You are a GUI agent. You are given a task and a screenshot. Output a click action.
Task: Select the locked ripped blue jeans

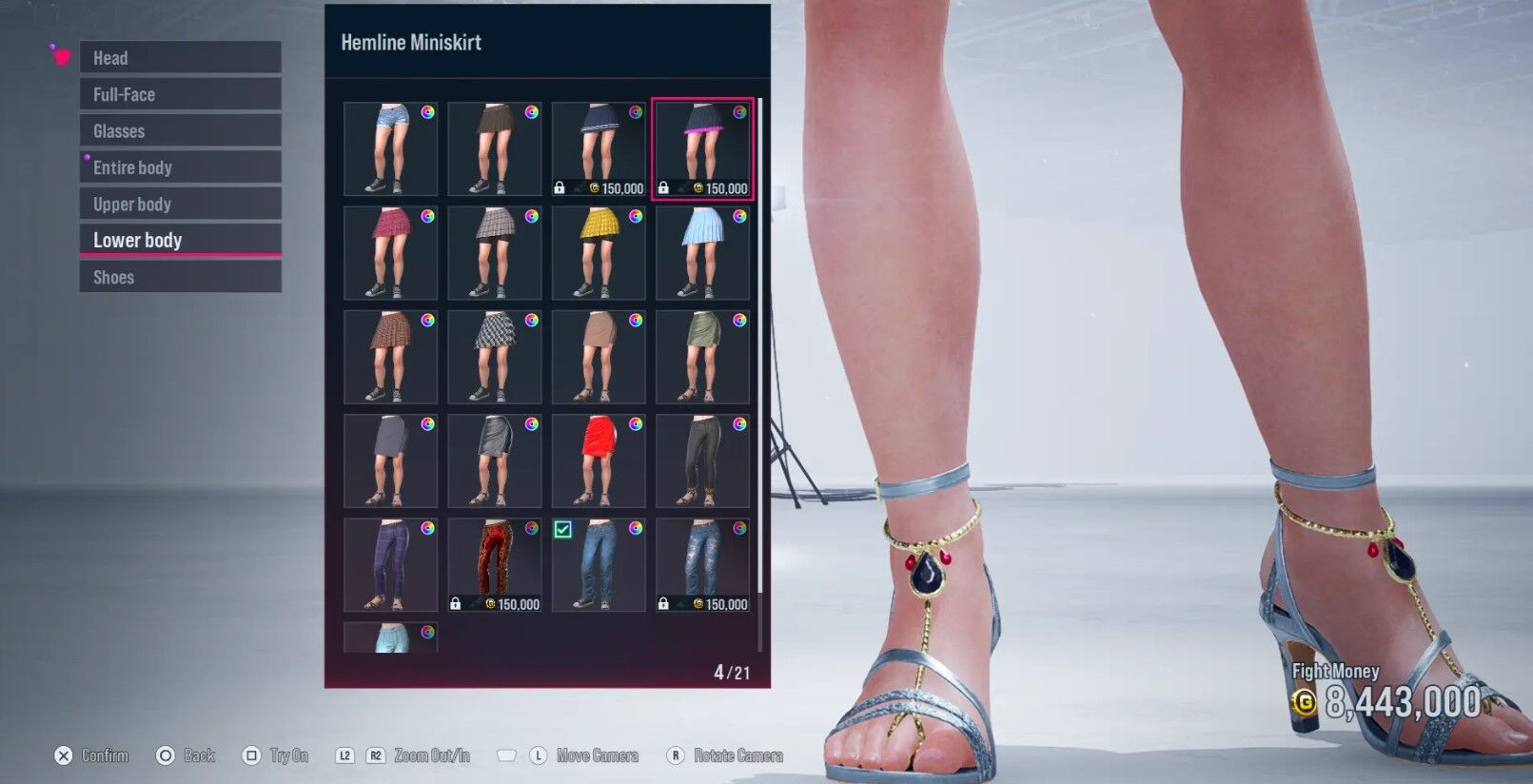tap(702, 564)
